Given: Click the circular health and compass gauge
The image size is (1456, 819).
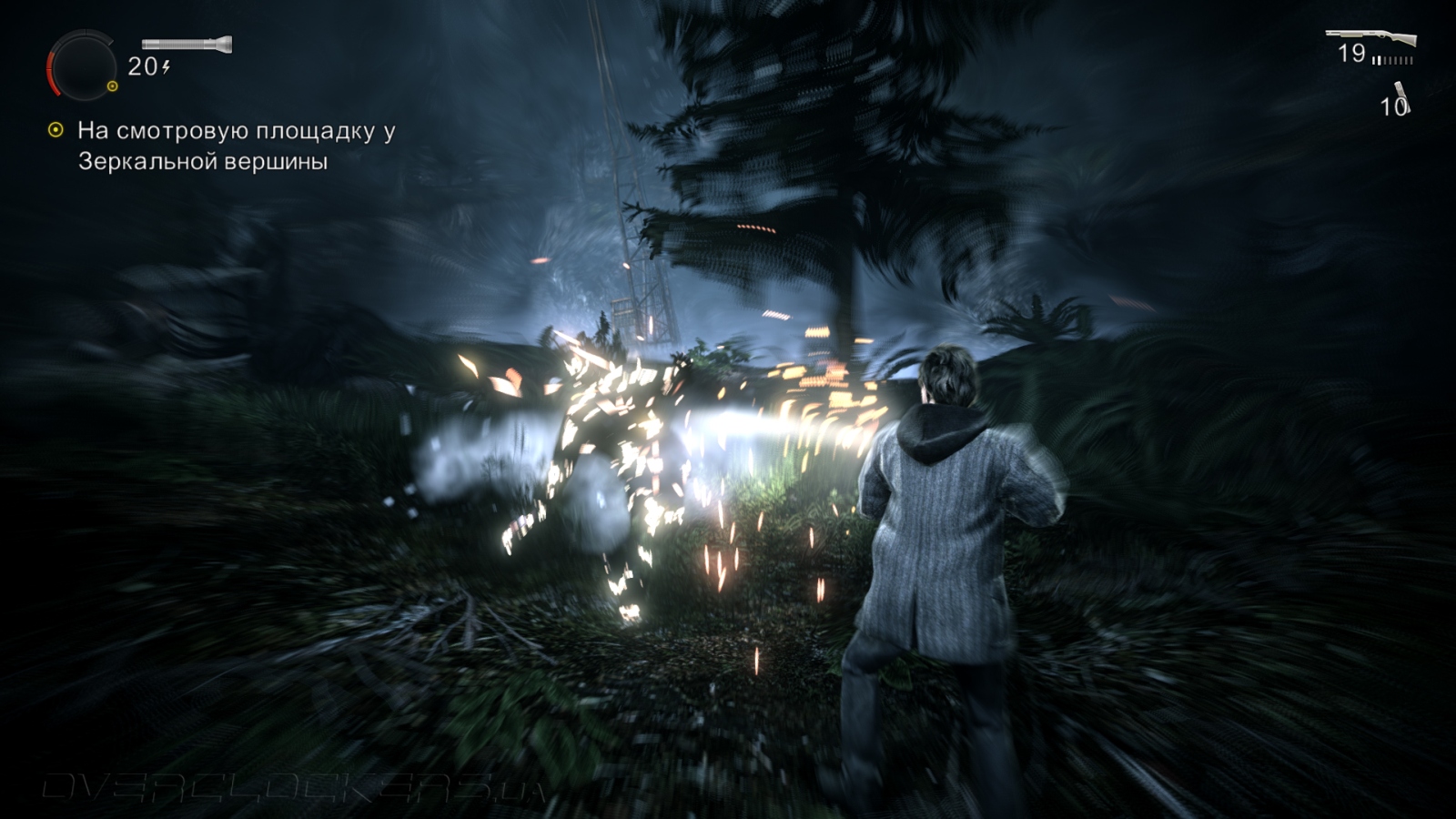Looking at the screenshot, I should coord(82,66).
